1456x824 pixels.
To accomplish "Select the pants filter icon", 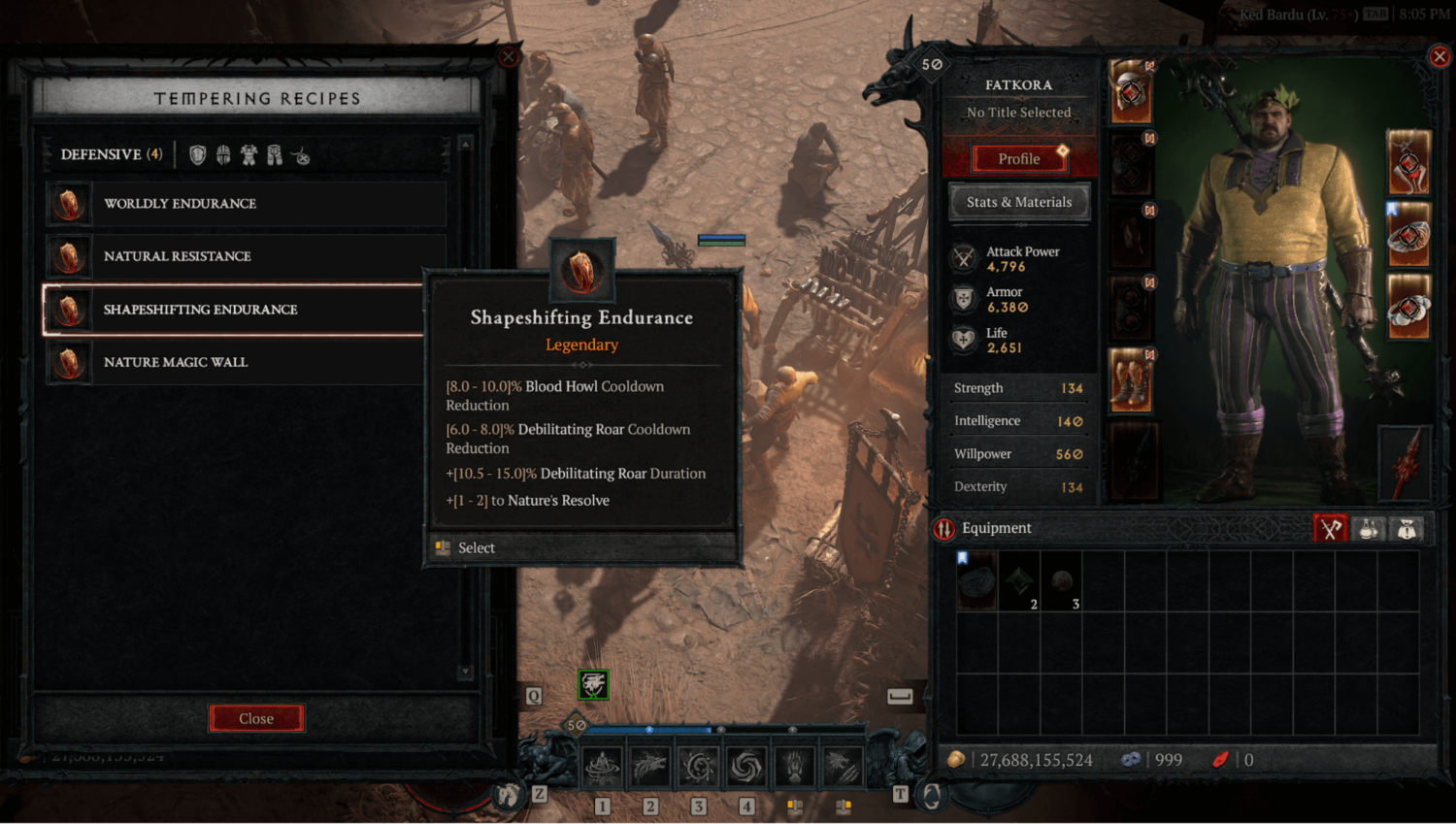I will pos(274,152).
